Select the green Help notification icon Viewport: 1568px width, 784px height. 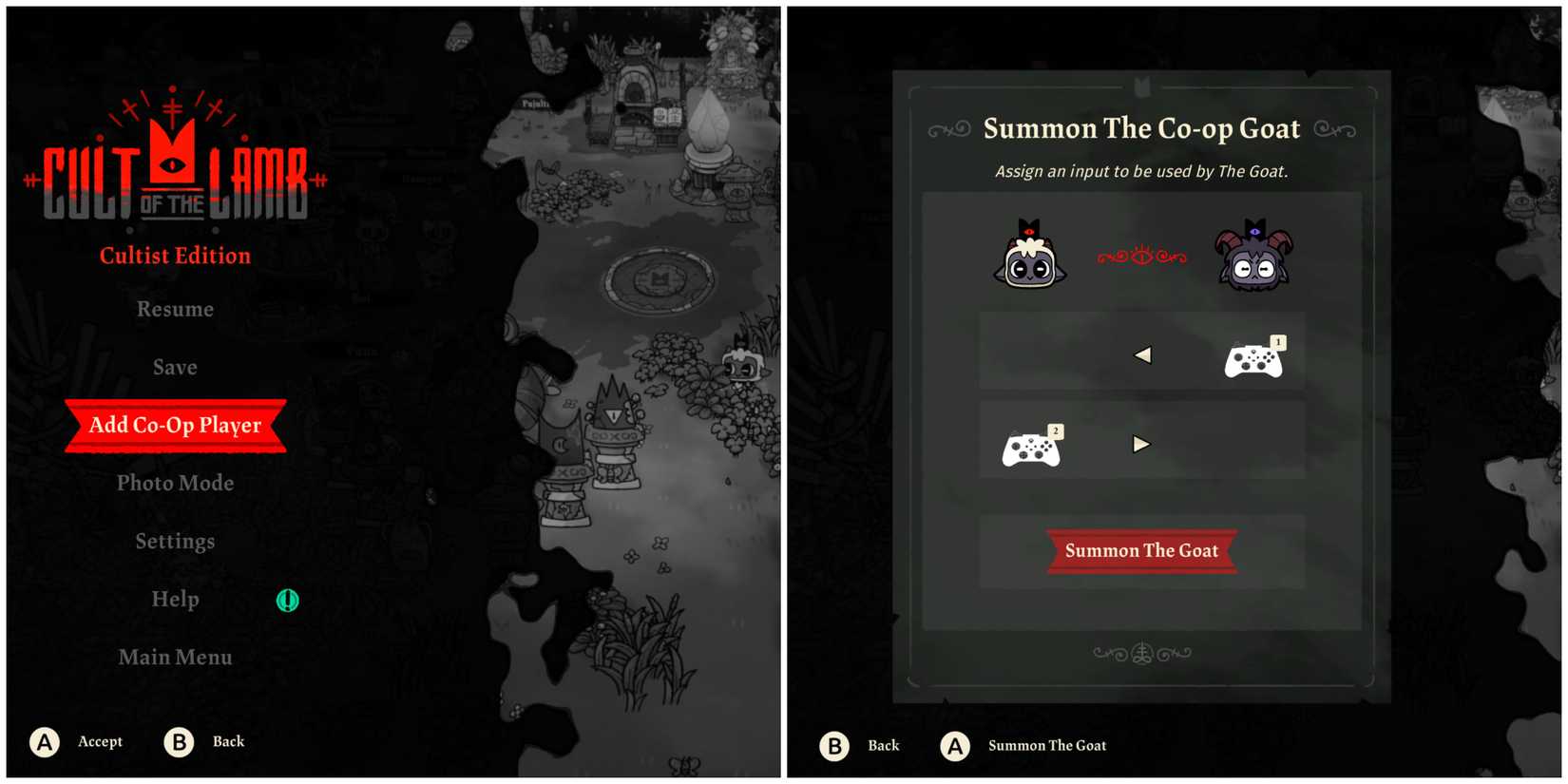point(286,600)
